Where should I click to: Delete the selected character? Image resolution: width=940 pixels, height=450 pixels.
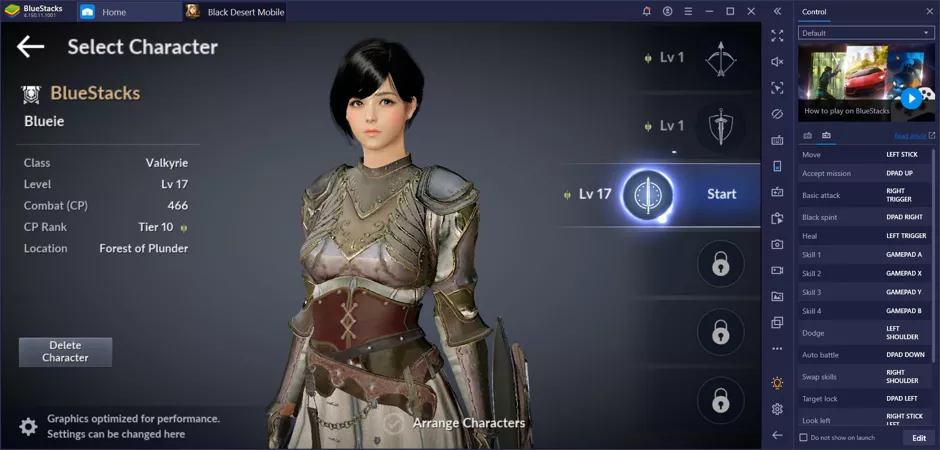click(x=65, y=351)
